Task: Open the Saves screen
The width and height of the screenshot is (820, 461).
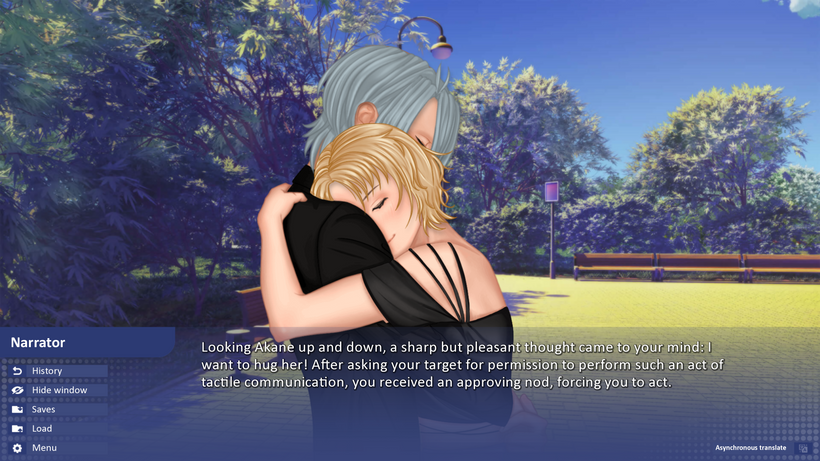Action: click(43, 409)
